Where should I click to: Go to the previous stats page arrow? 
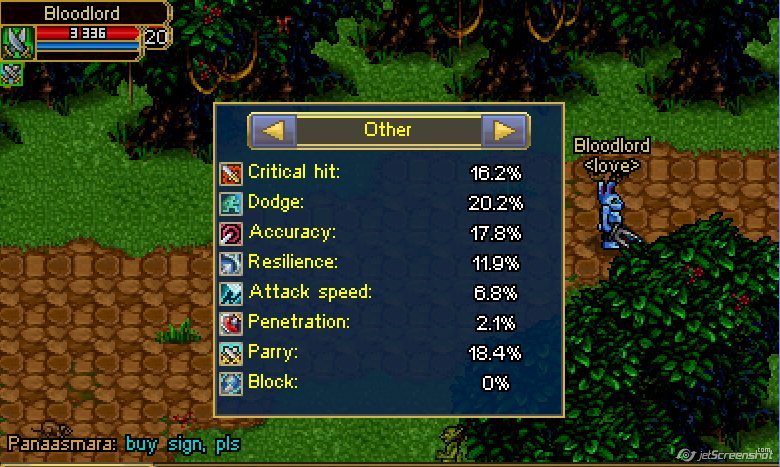[272, 130]
